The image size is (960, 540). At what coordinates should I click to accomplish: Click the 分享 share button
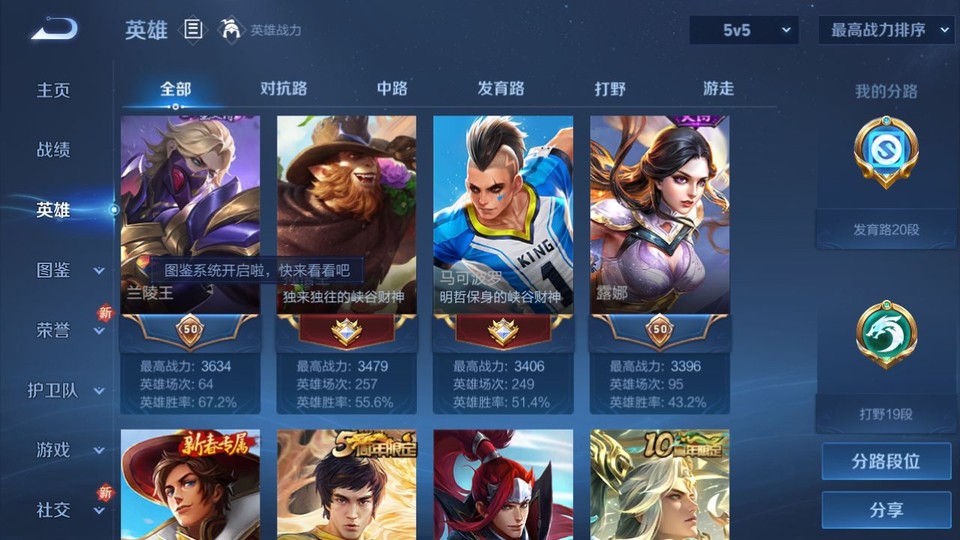click(x=886, y=510)
